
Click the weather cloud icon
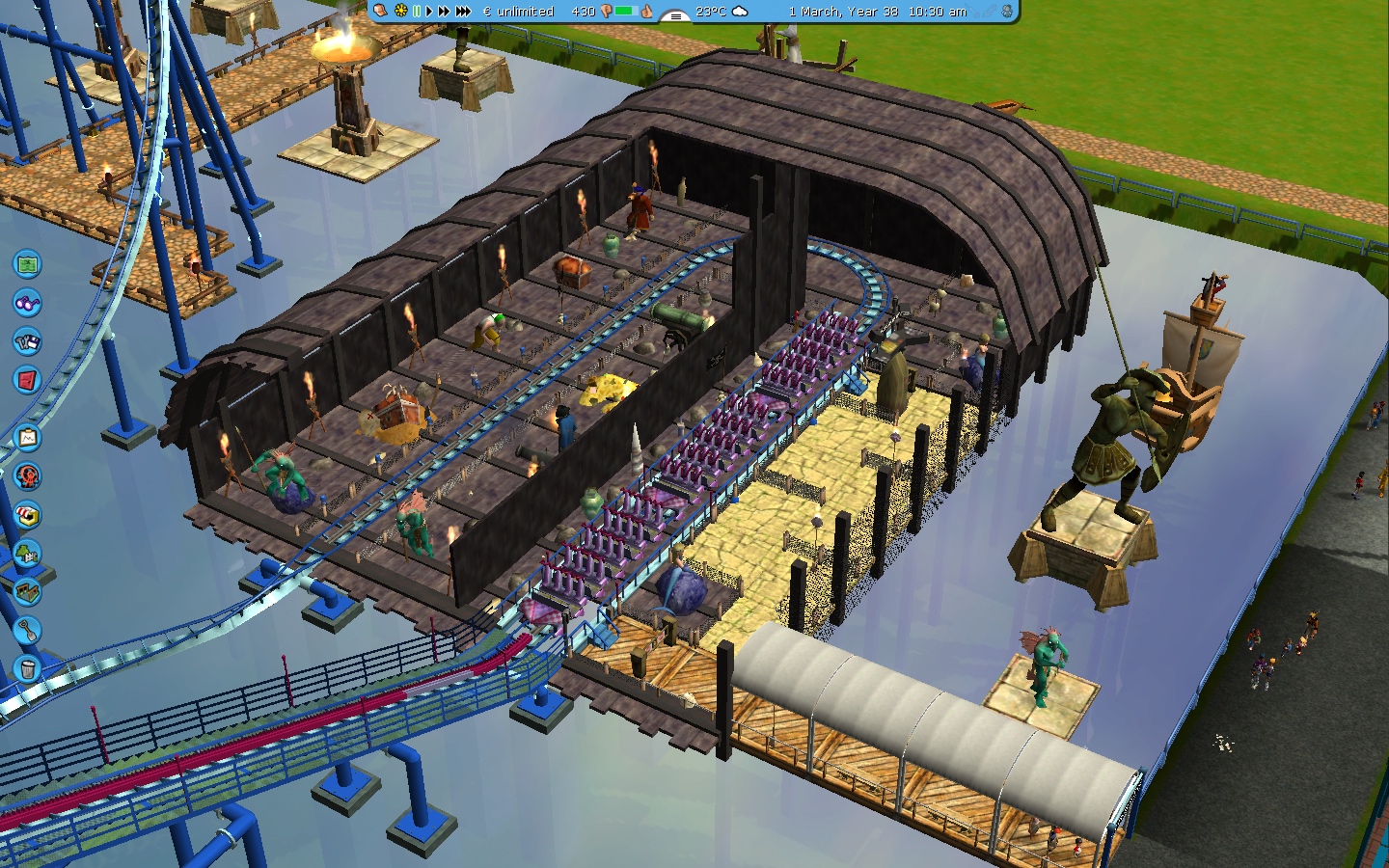click(x=740, y=12)
